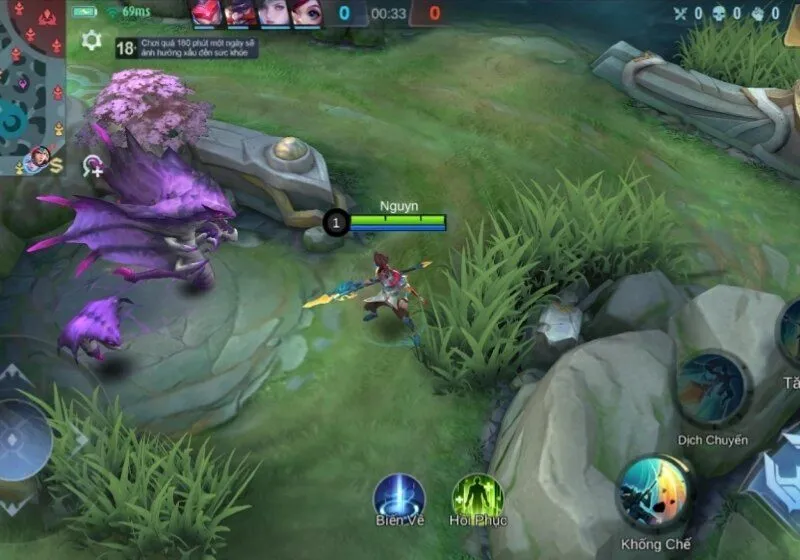Screen dimensions: 800x560
Task: Tap the virtual movement joystick
Action: (x=20, y=440)
